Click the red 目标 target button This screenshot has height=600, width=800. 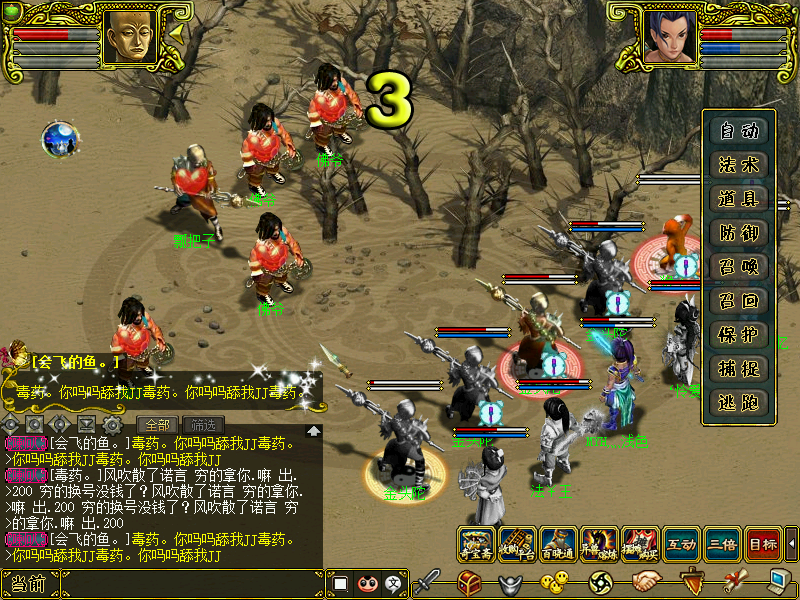click(763, 544)
